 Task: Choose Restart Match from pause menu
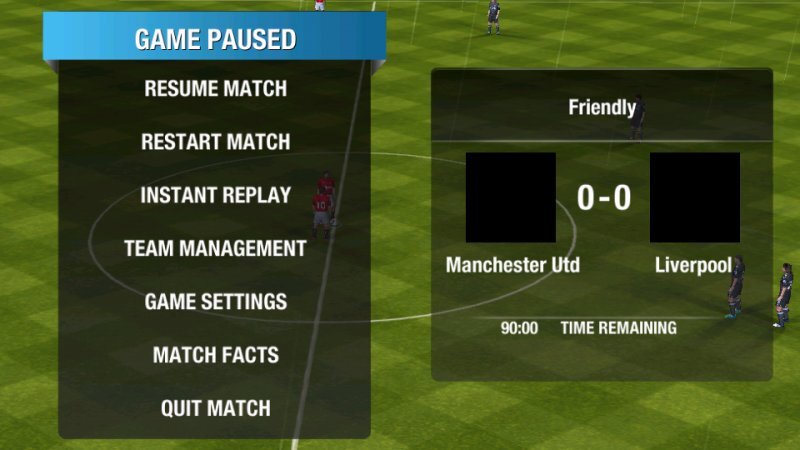[x=215, y=142]
